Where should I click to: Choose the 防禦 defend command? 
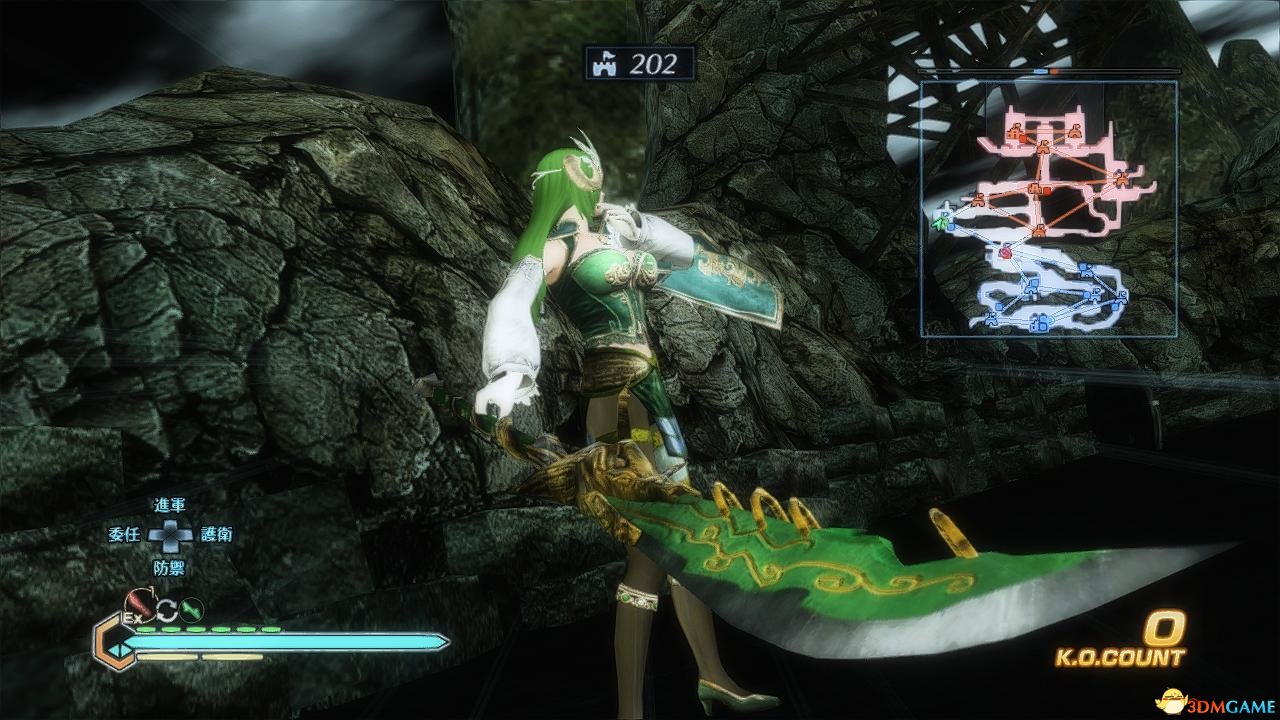click(169, 567)
